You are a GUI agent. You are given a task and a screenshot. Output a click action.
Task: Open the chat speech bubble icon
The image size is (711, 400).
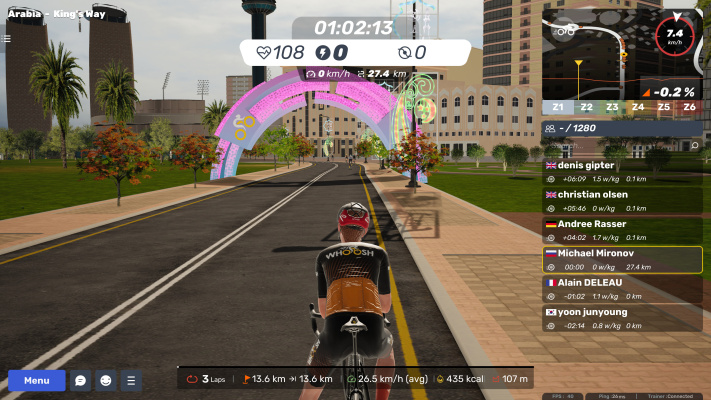click(81, 380)
